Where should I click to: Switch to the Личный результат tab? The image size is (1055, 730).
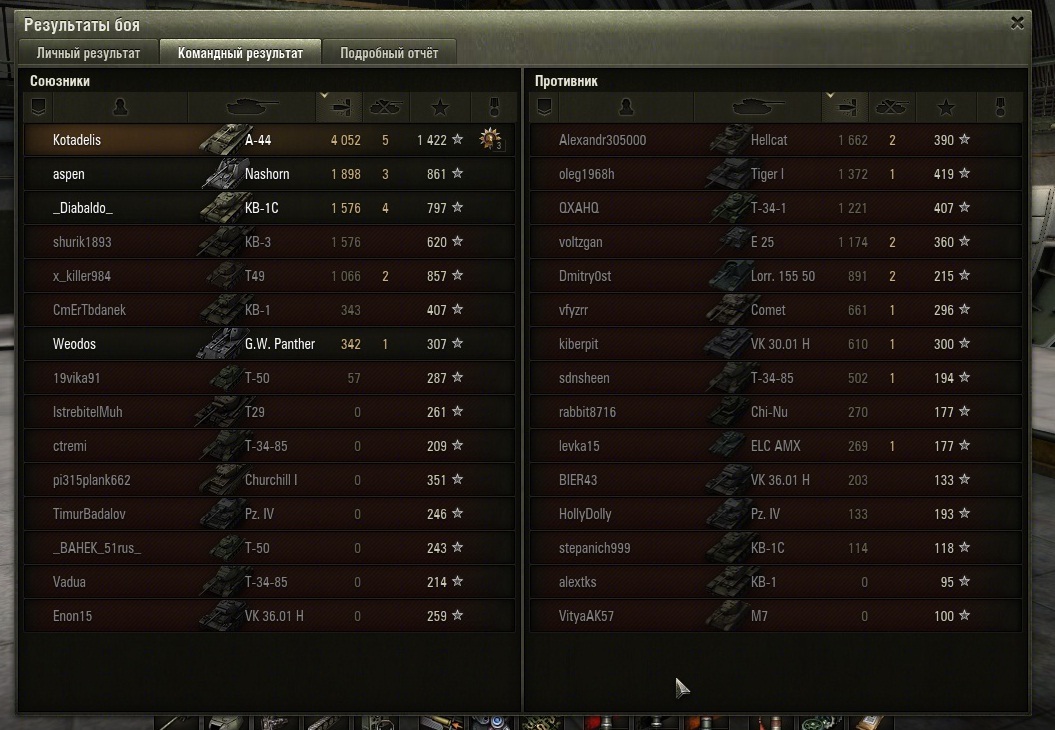[88, 53]
